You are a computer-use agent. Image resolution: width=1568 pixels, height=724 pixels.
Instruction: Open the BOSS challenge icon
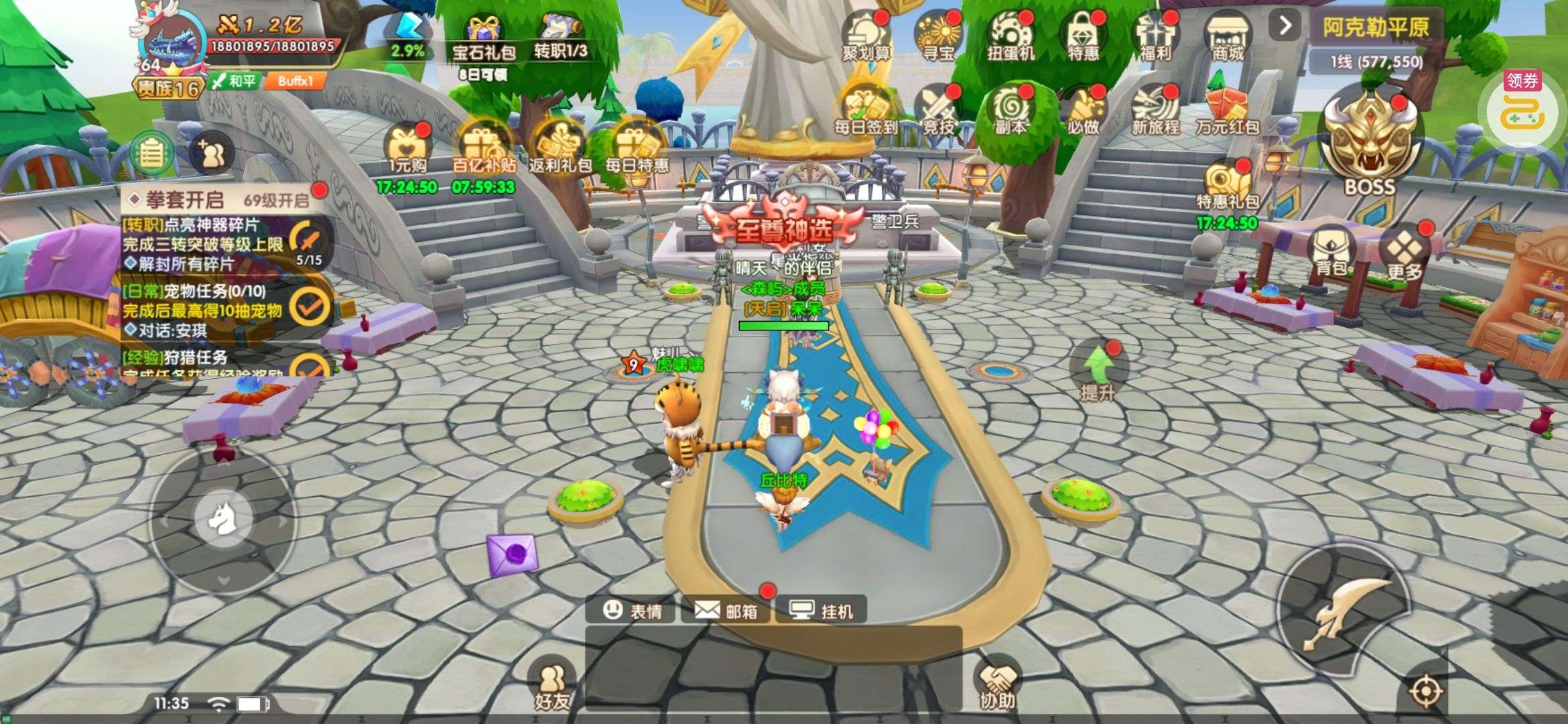click(1370, 144)
